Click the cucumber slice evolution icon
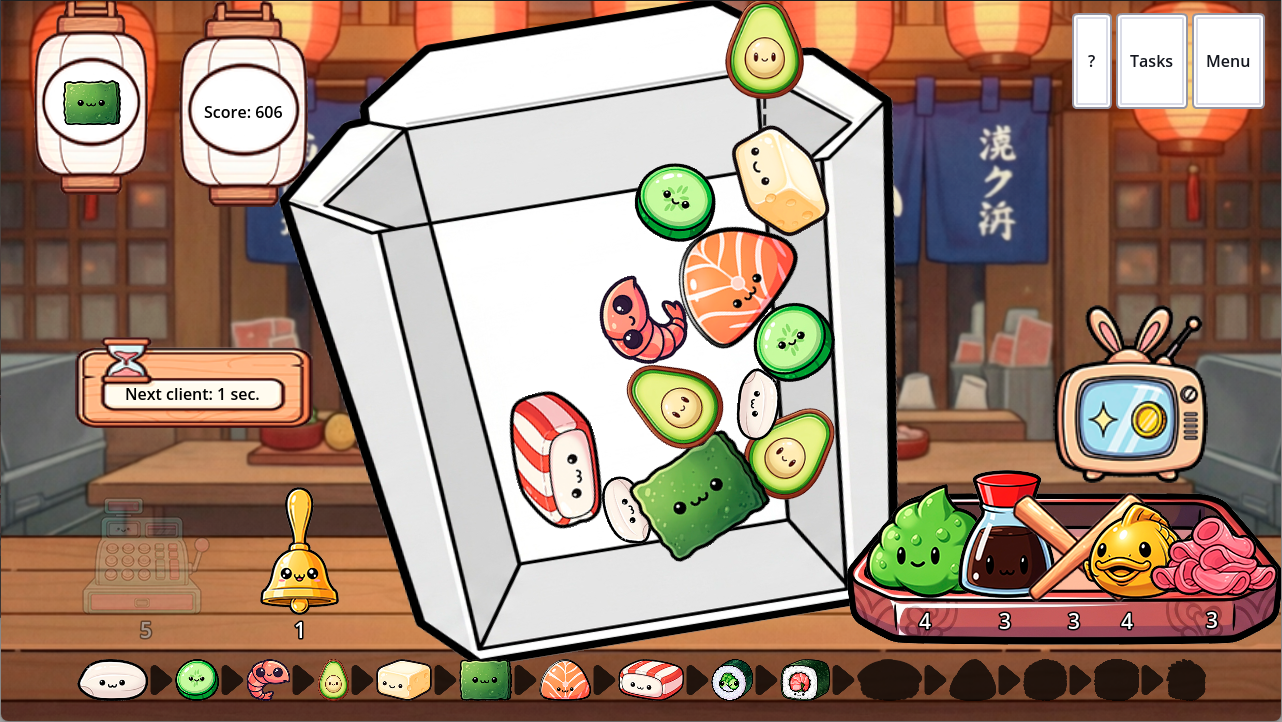The width and height of the screenshot is (1282, 722). point(196,679)
